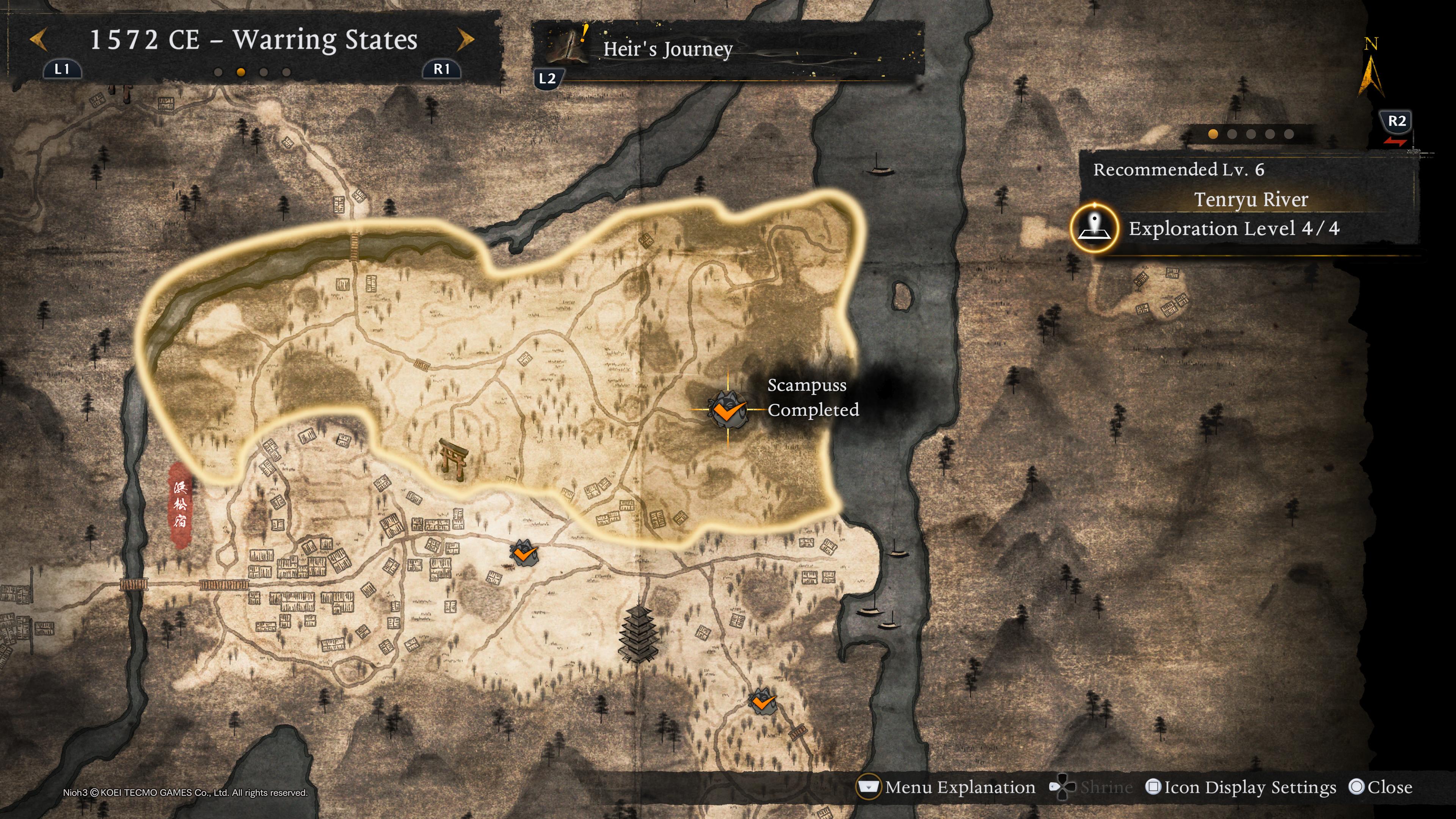The width and height of the screenshot is (1456, 819).
Task: Open Icon Display Settings
Action: click(1241, 788)
